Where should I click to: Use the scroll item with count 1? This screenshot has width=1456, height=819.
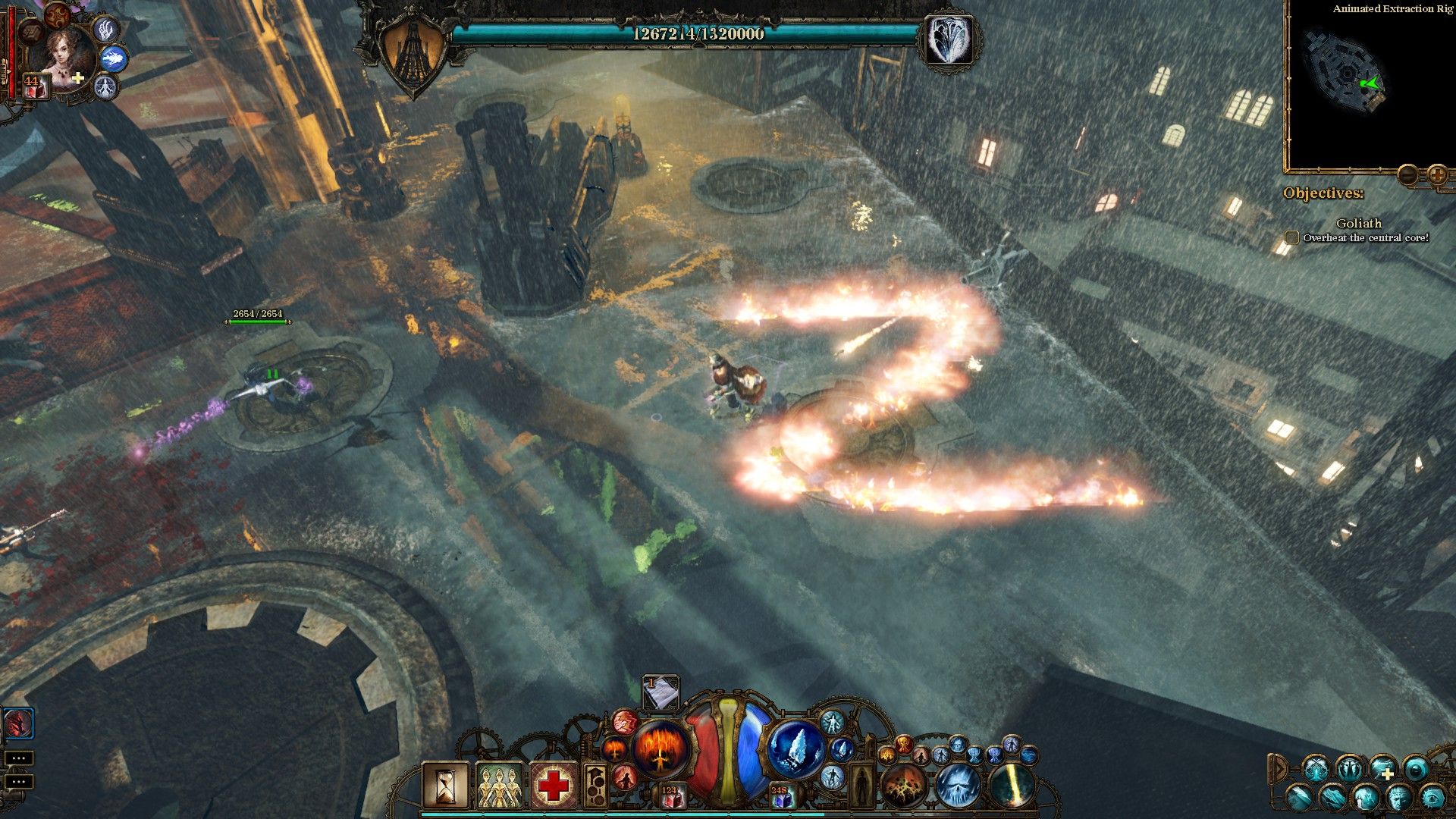[x=661, y=692]
